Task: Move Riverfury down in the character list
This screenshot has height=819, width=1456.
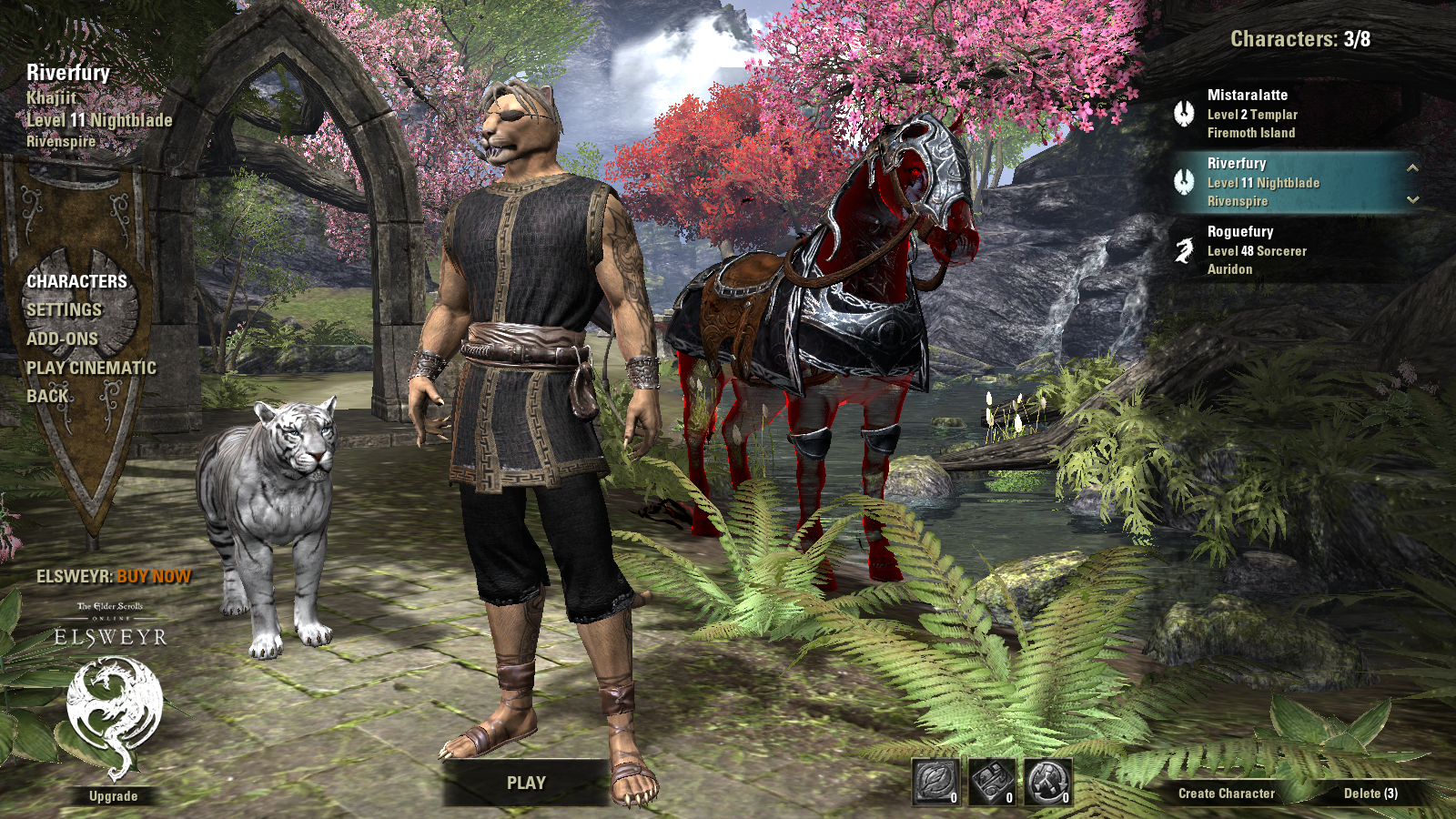Action: pyautogui.click(x=1412, y=199)
